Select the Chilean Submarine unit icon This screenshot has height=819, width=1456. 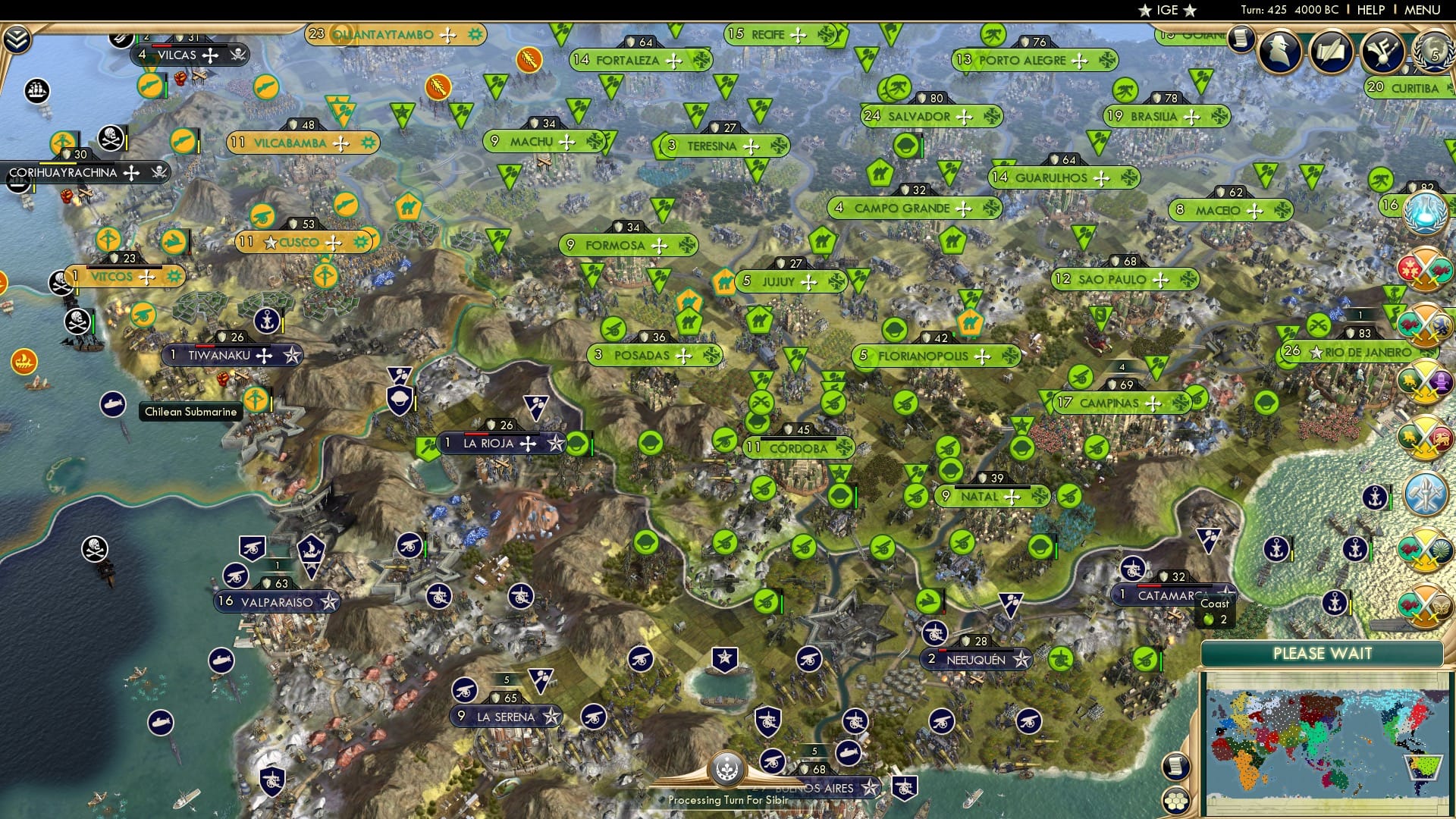[x=115, y=405]
